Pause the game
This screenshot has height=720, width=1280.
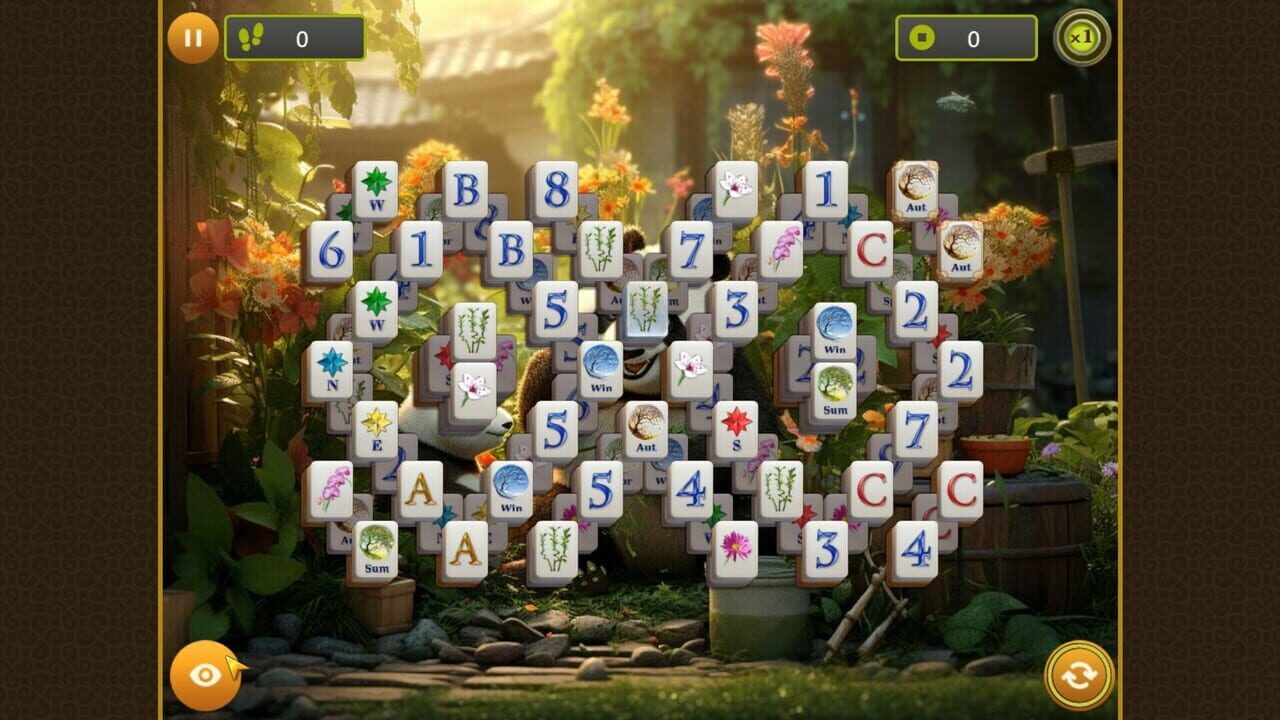pos(192,38)
